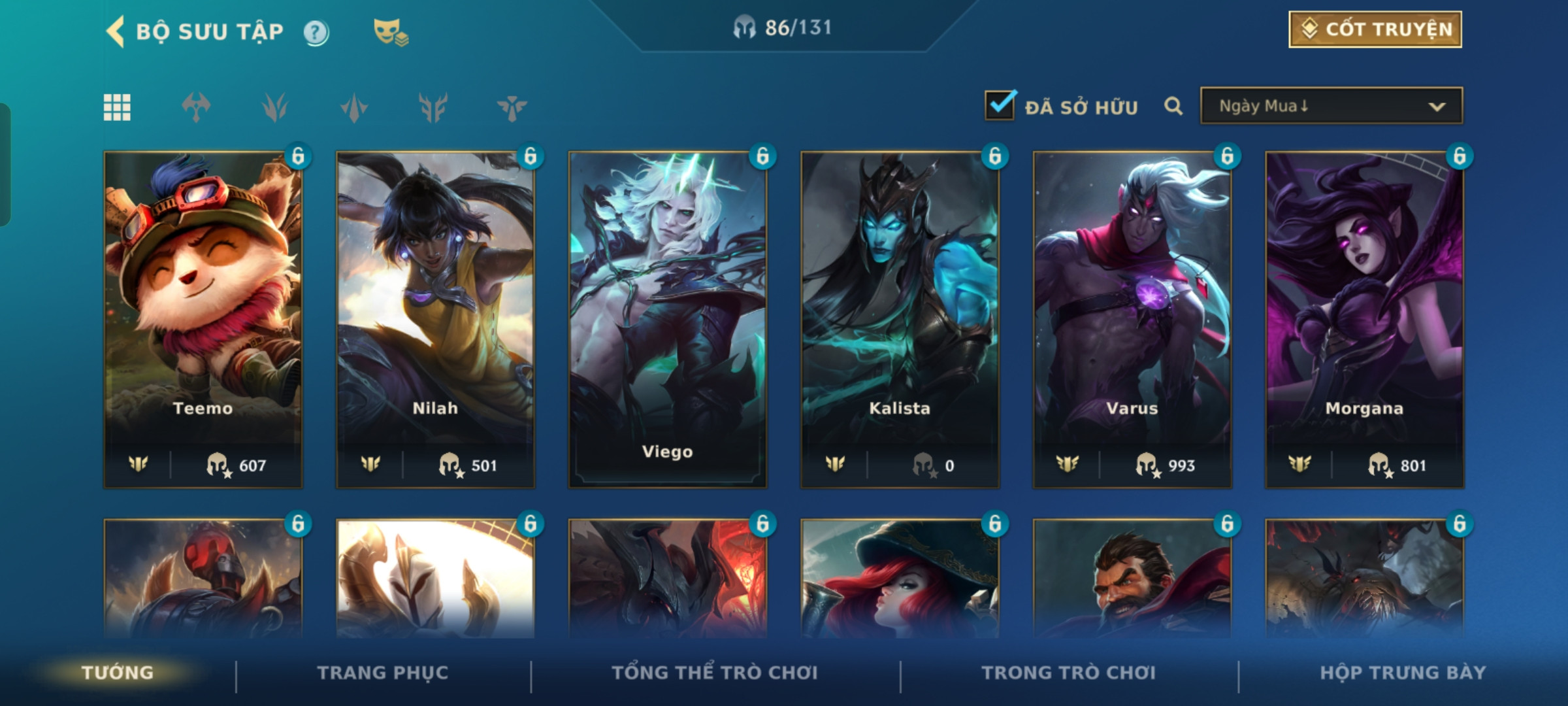Image resolution: width=1568 pixels, height=706 pixels.
Task: Open the Ngày Mua sort dropdown
Action: [1331, 106]
